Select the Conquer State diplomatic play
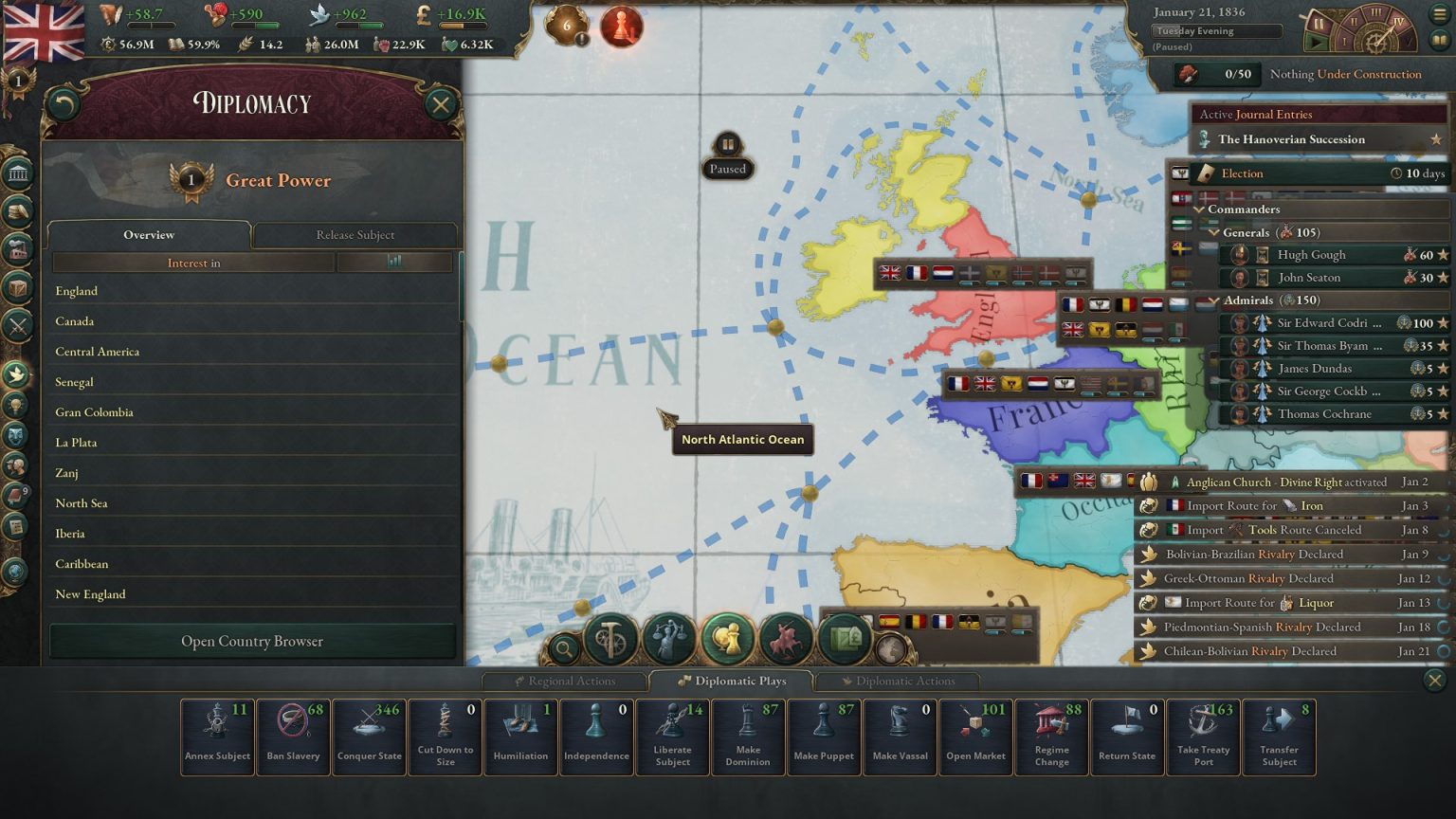Image resolution: width=1456 pixels, height=819 pixels. click(369, 735)
